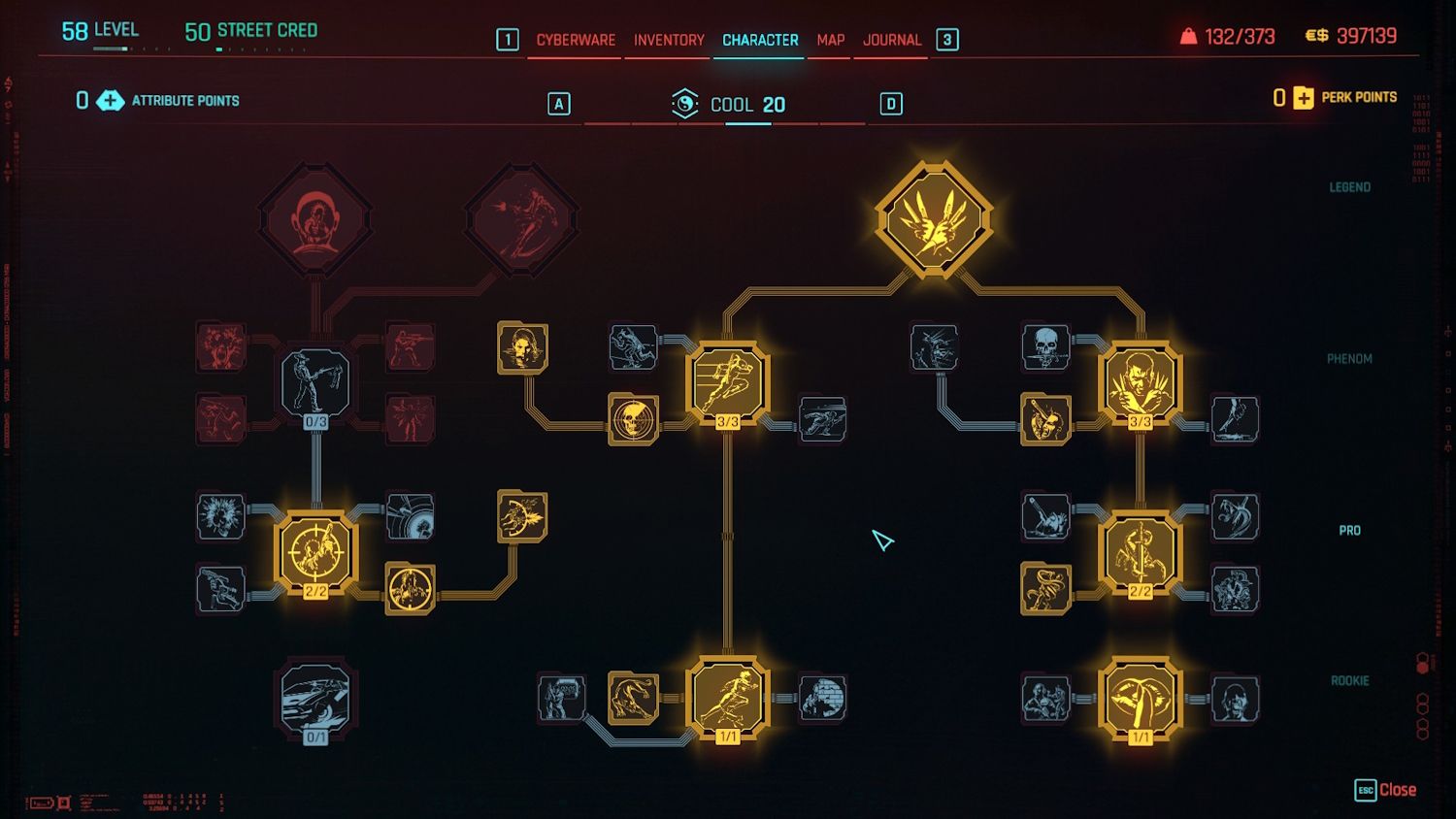
Task: Go to the Journal tab
Action: 891,40
